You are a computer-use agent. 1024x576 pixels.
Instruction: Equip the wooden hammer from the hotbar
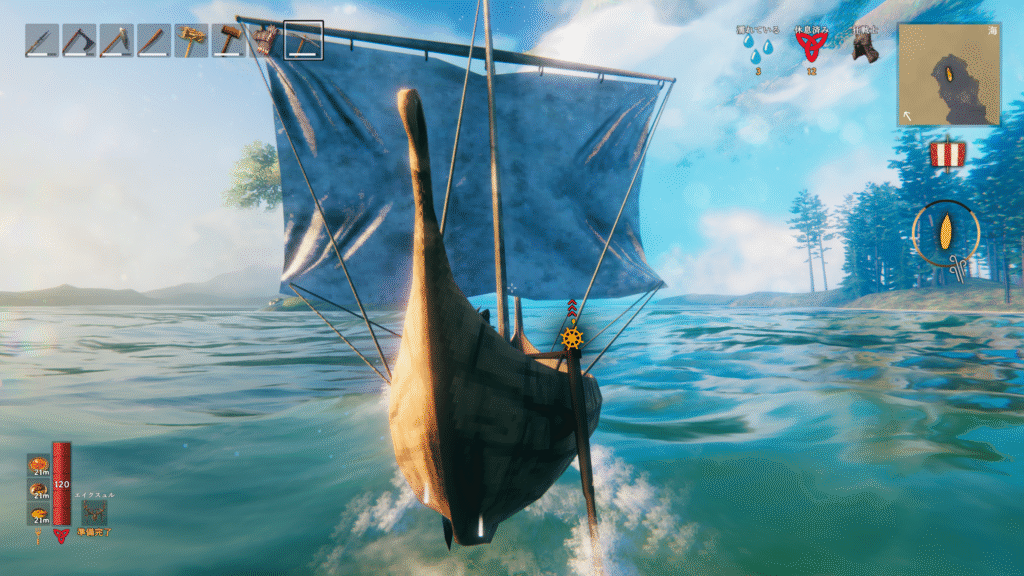(229, 40)
